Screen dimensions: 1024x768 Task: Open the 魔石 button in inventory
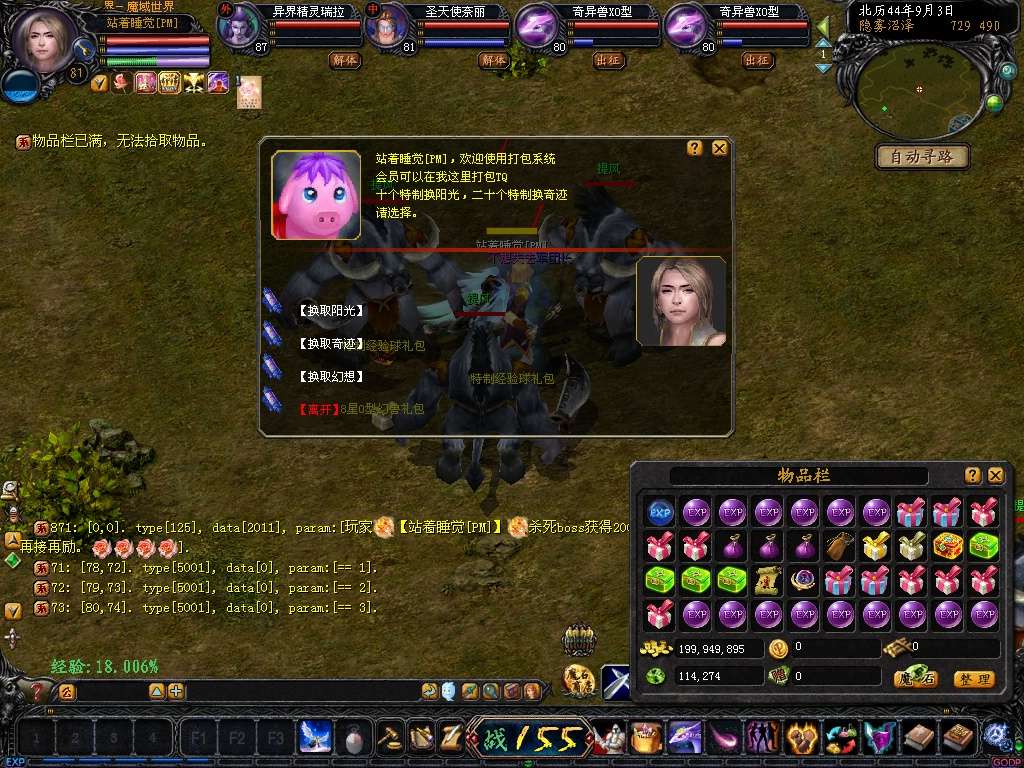pos(915,679)
